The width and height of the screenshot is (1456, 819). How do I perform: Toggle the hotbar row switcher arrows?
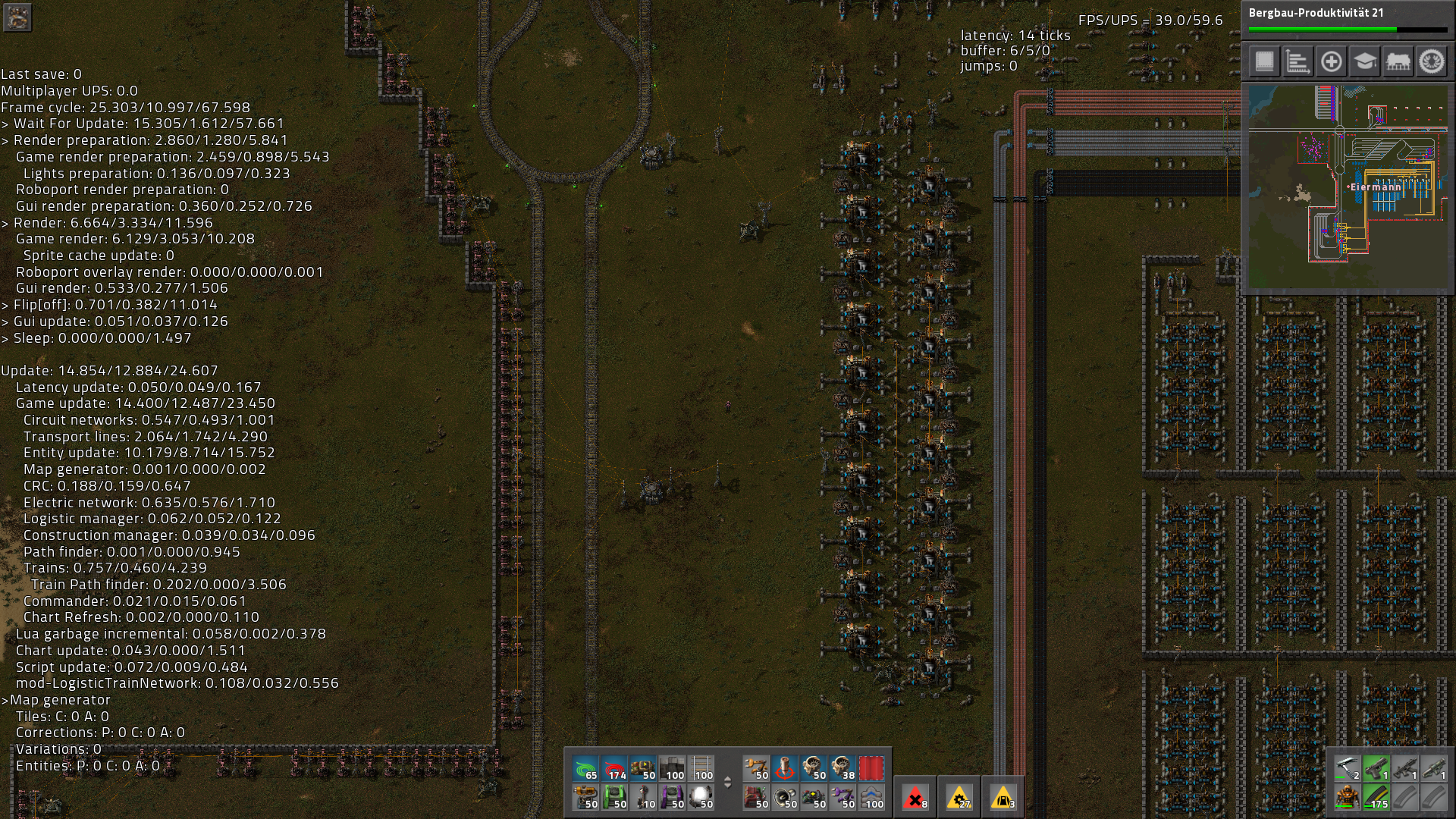(727, 783)
